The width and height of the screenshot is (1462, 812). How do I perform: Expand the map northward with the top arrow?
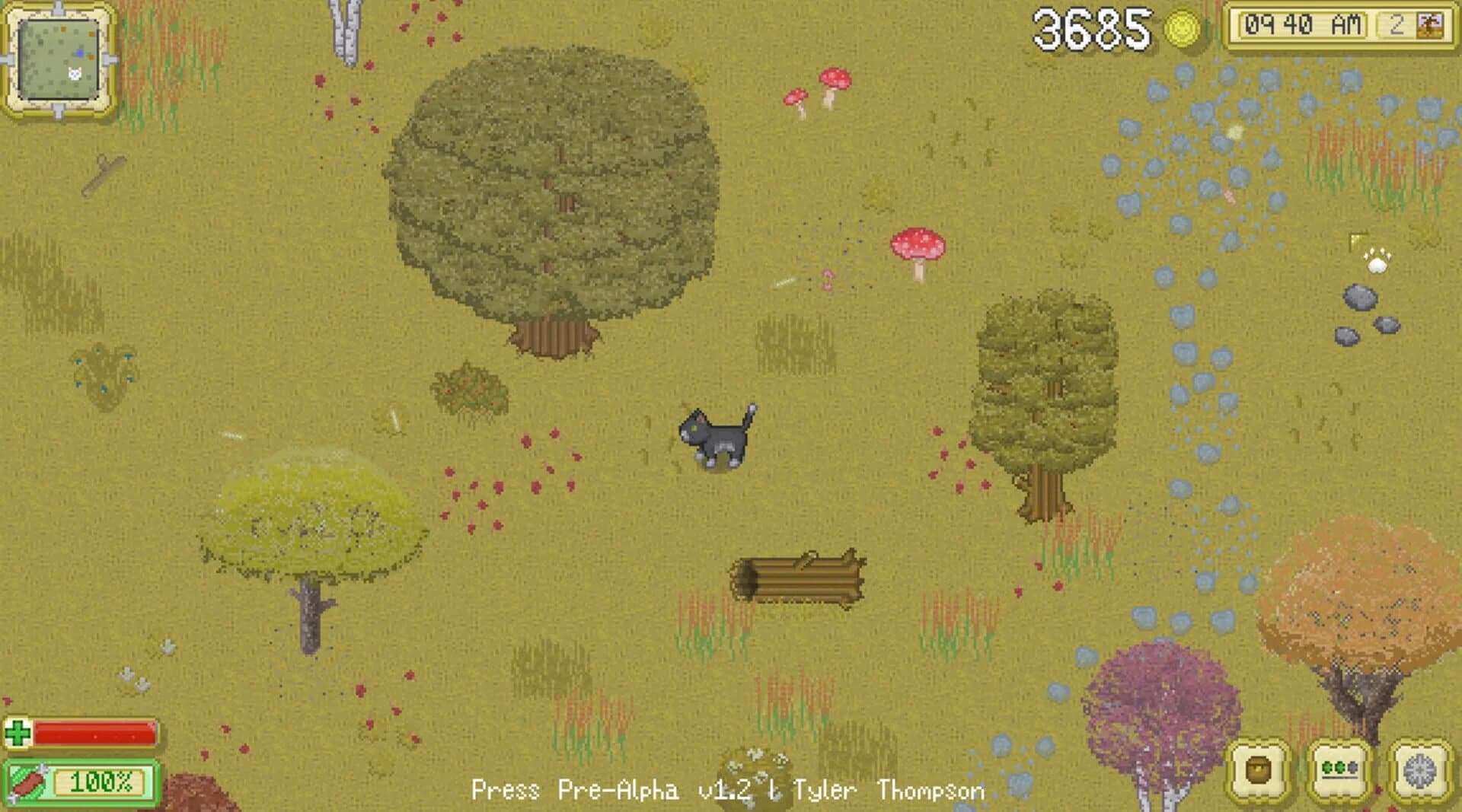pos(58,7)
